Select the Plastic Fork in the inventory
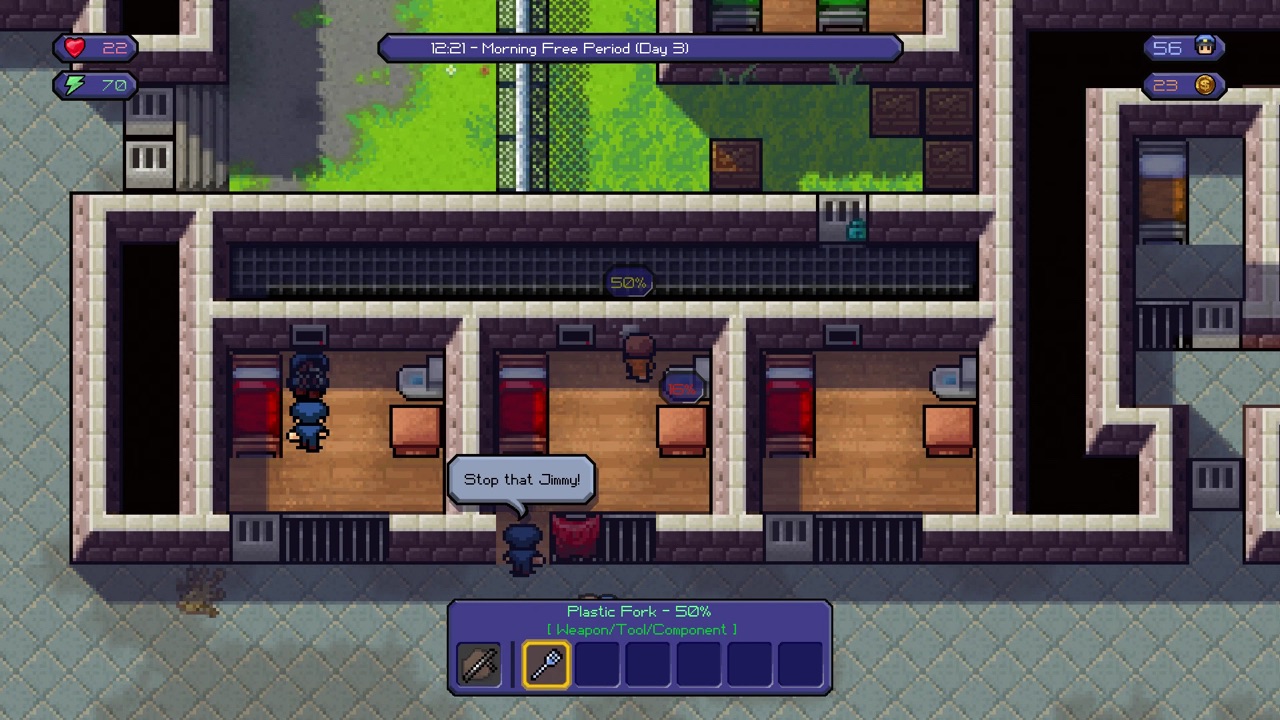Screen dimensions: 1280x720 coord(545,664)
